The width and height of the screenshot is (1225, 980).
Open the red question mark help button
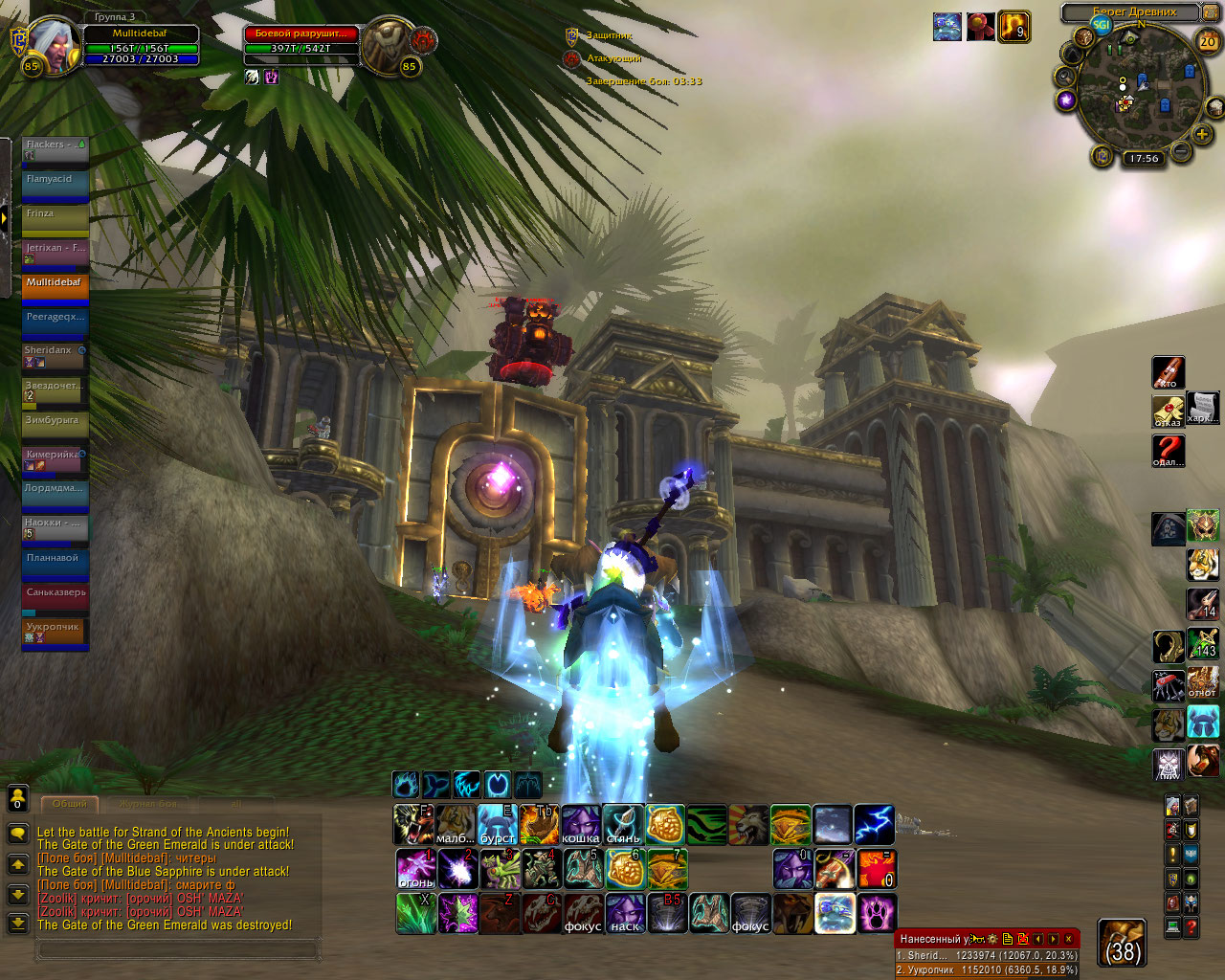pos(1168,450)
